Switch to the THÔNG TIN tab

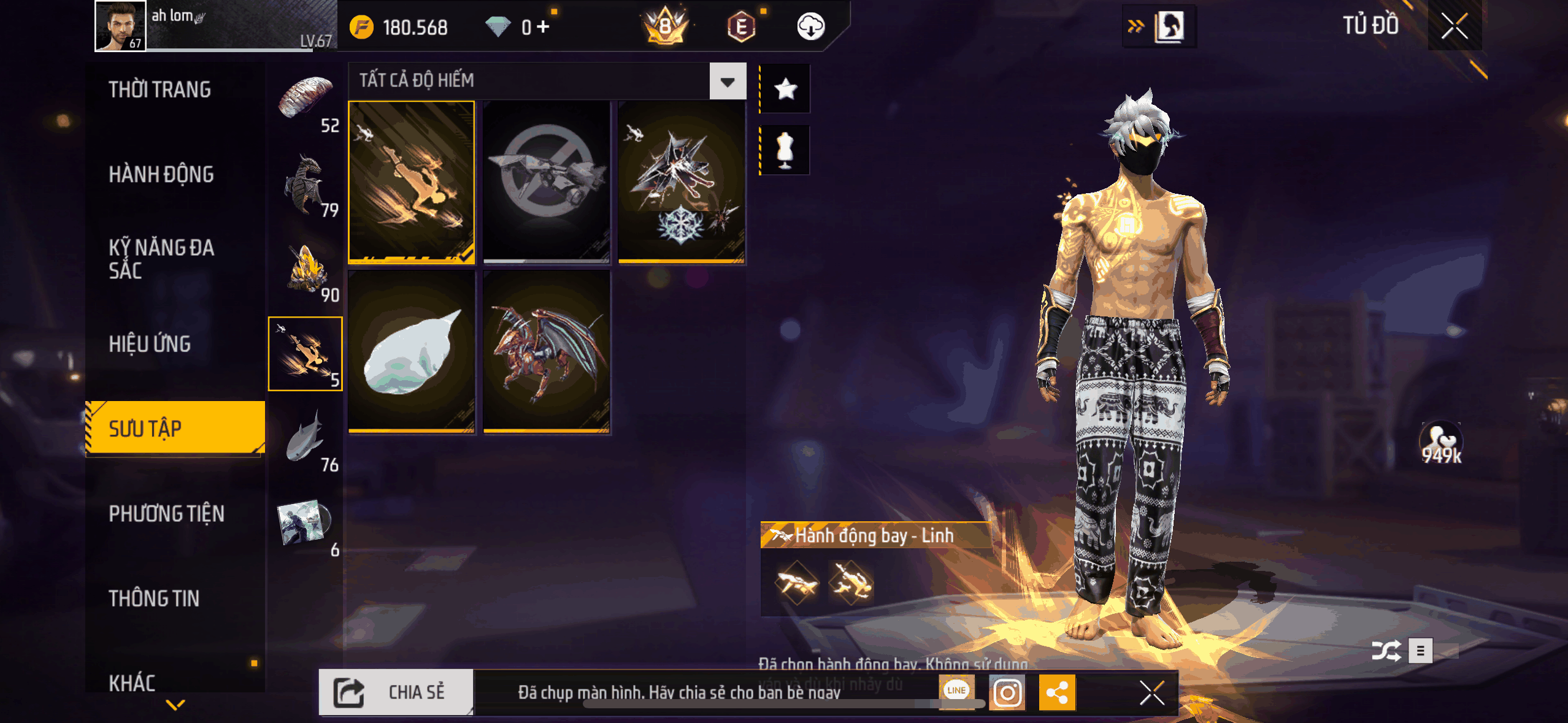click(154, 599)
